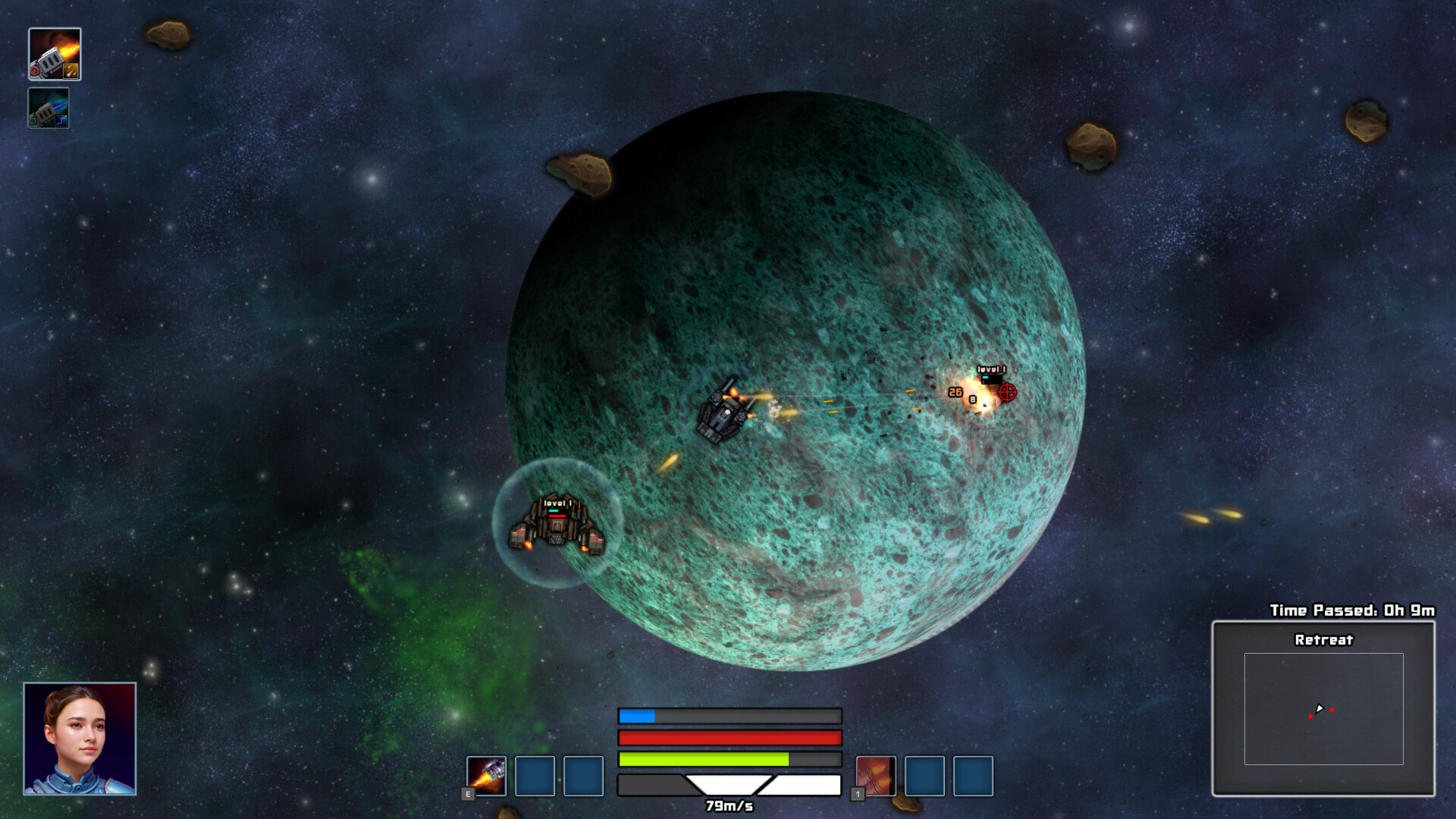
Task: Select the flak cannon weapon icon top-left
Action: [54, 55]
